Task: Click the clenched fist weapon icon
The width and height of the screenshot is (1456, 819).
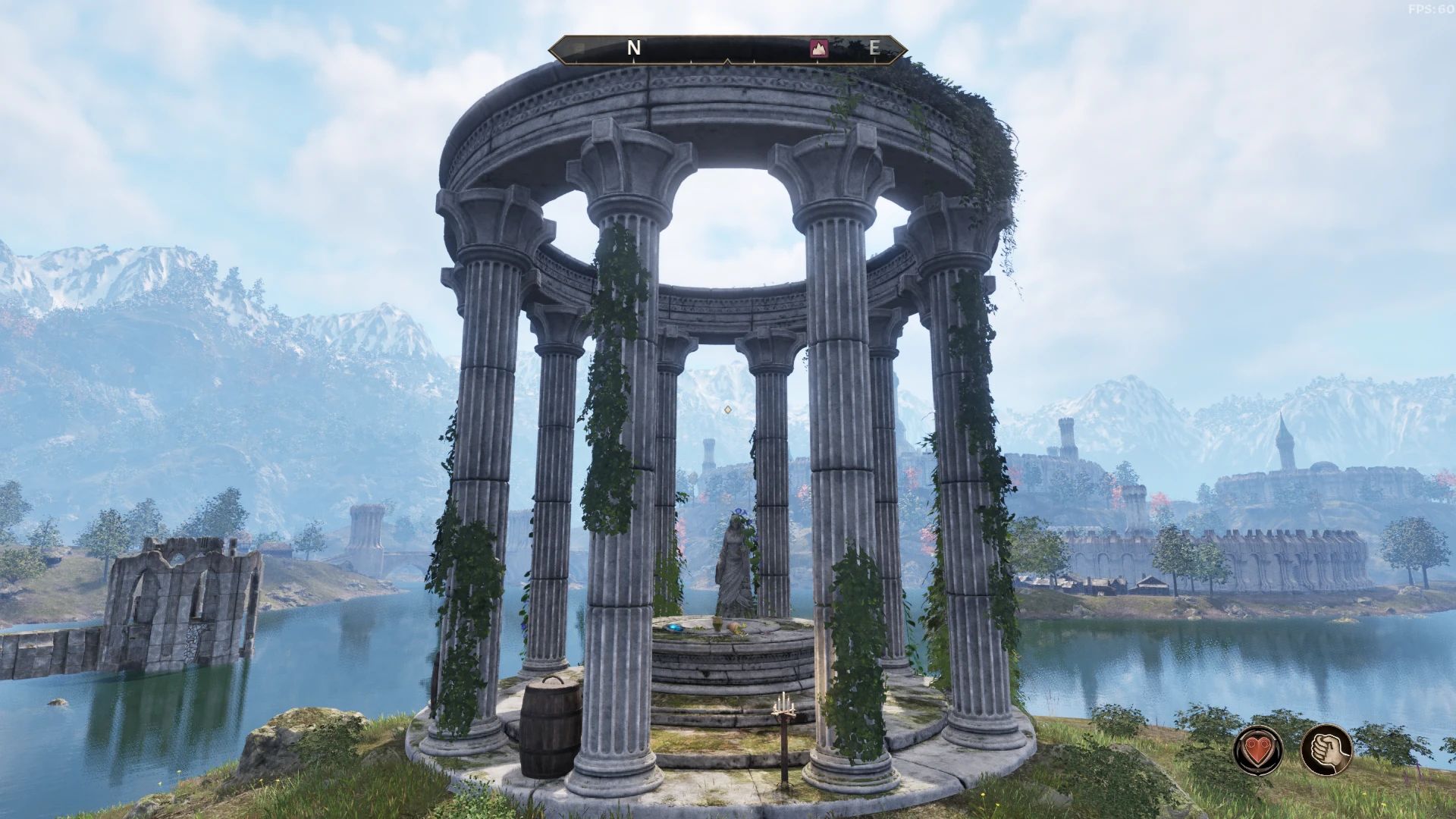Action: (1326, 749)
